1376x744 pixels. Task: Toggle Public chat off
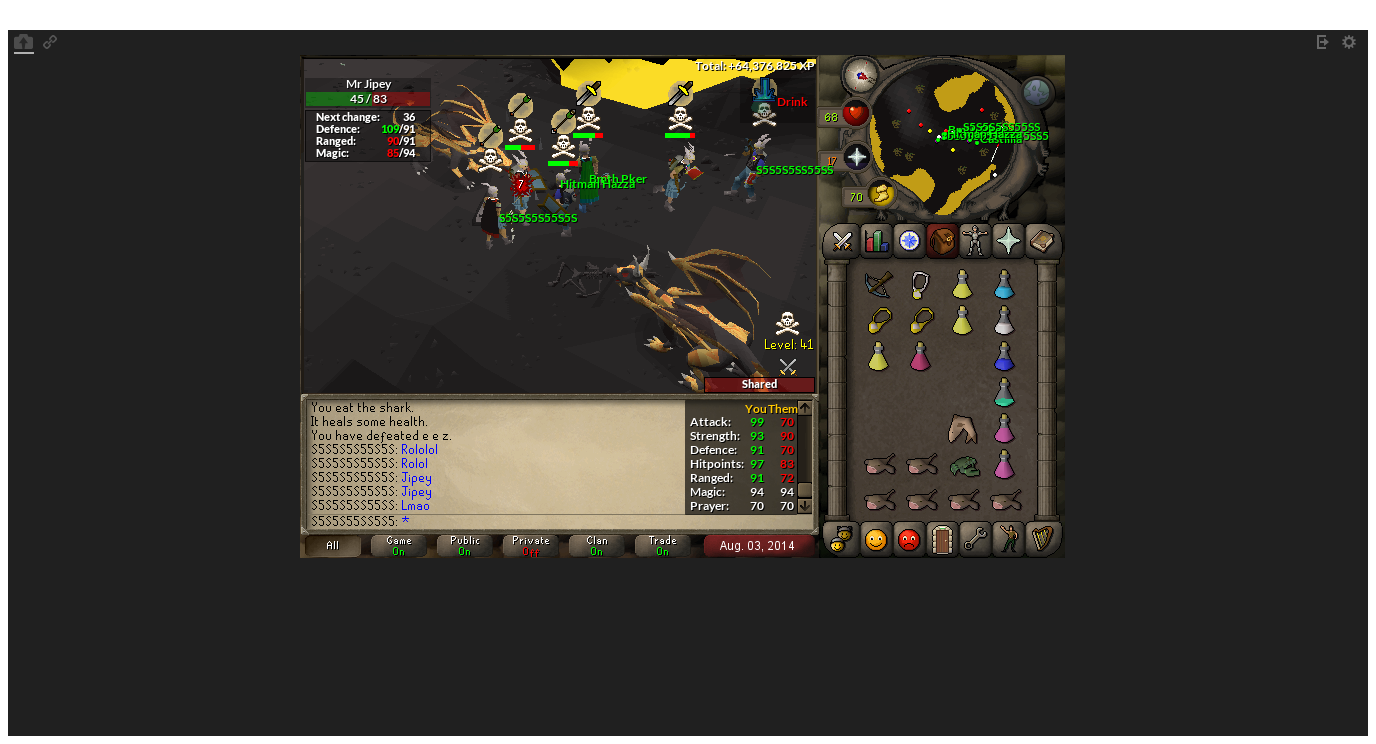click(463, 543)
